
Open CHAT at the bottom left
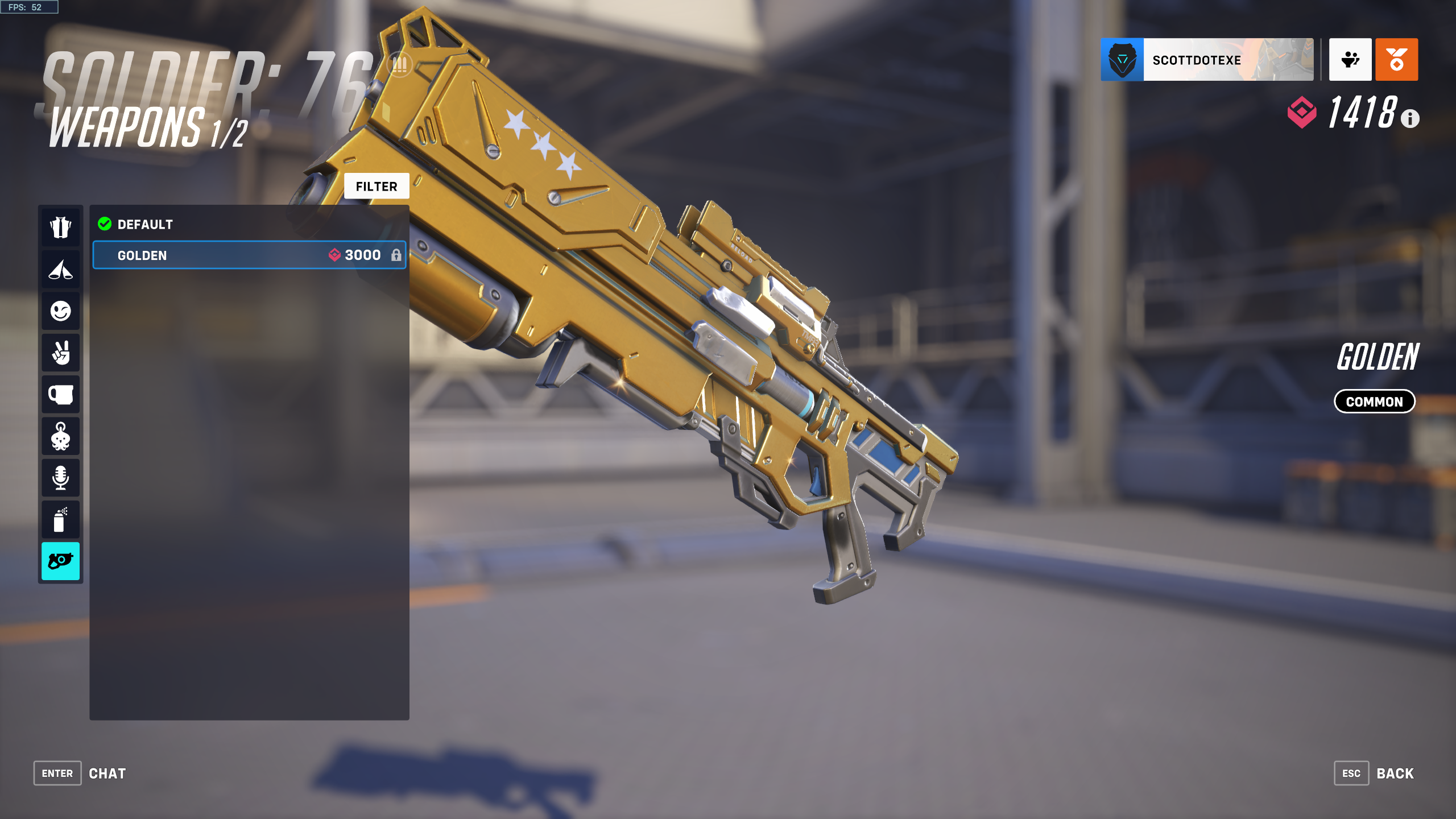pos(107,773)
